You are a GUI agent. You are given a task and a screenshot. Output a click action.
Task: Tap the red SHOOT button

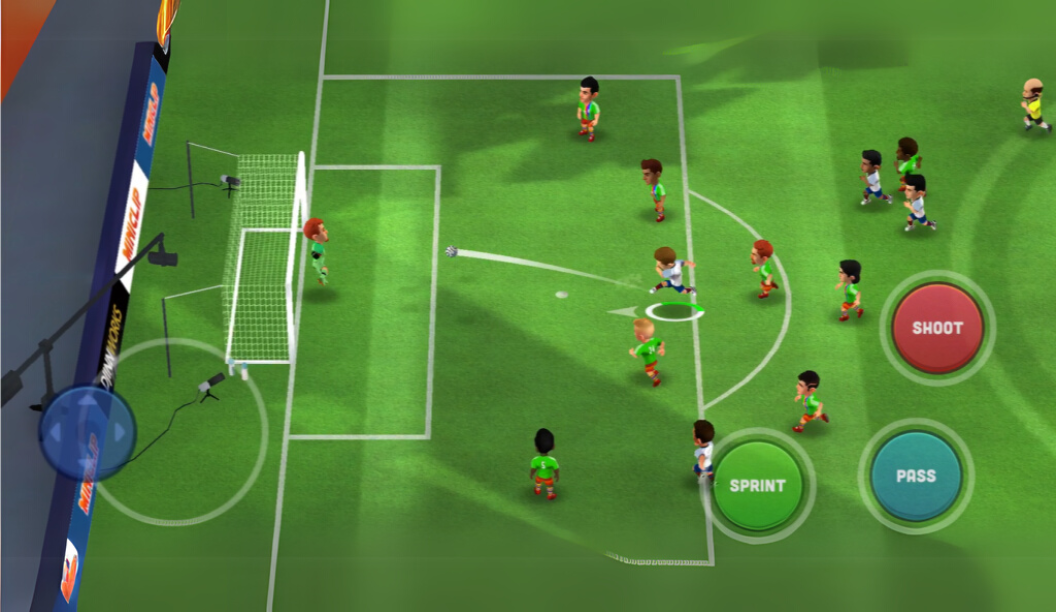click(x=937, y=328)
